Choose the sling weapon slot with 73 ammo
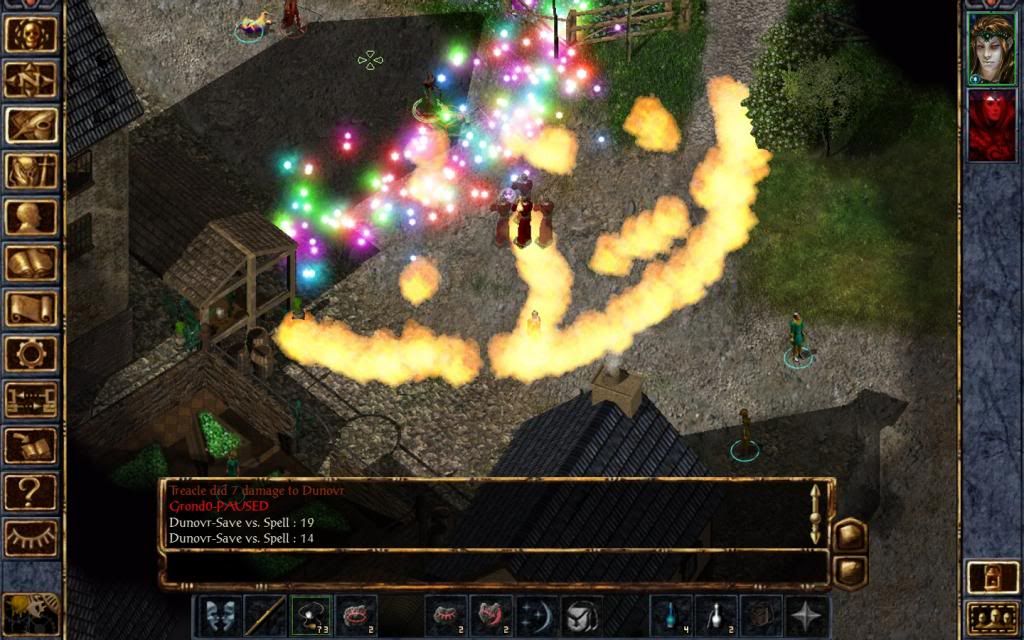 coord(311,615)
